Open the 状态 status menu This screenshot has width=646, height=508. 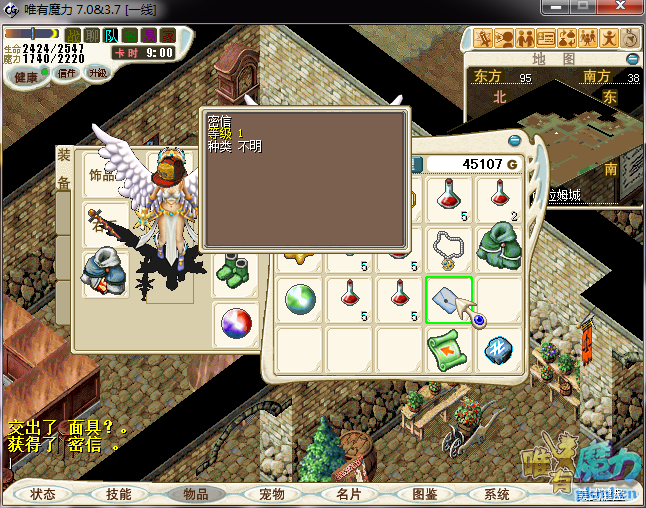pos(43,494)
